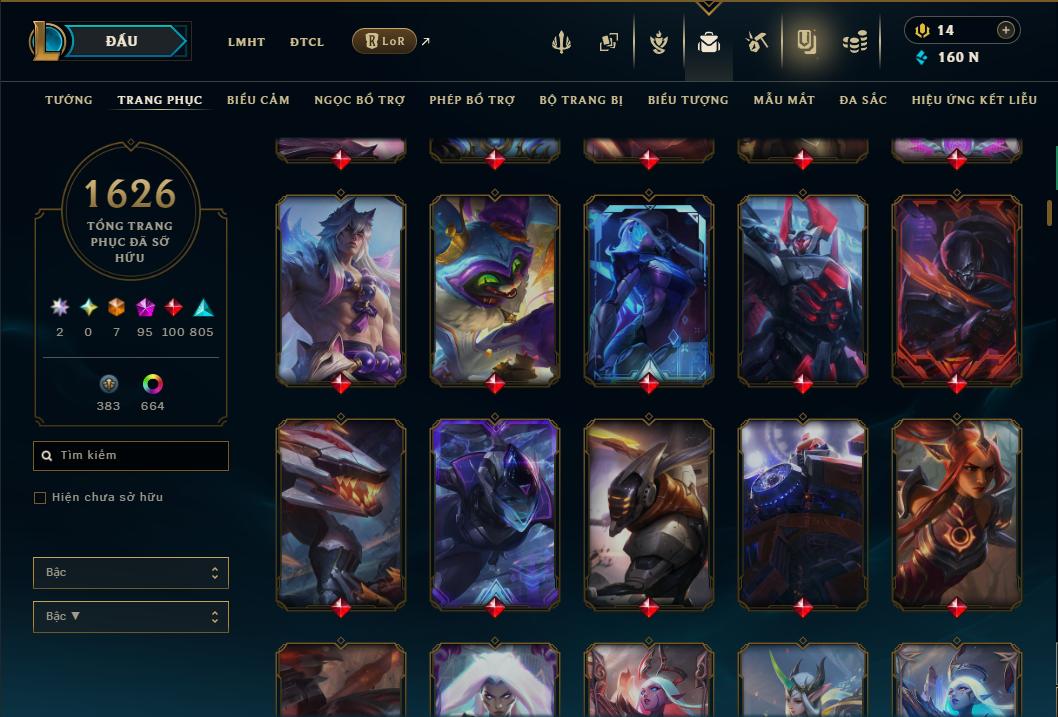The height and width of the screenshot is (717, 1058).
Task: Open the LMHT menu entry
Action: (x=246, y=42)
